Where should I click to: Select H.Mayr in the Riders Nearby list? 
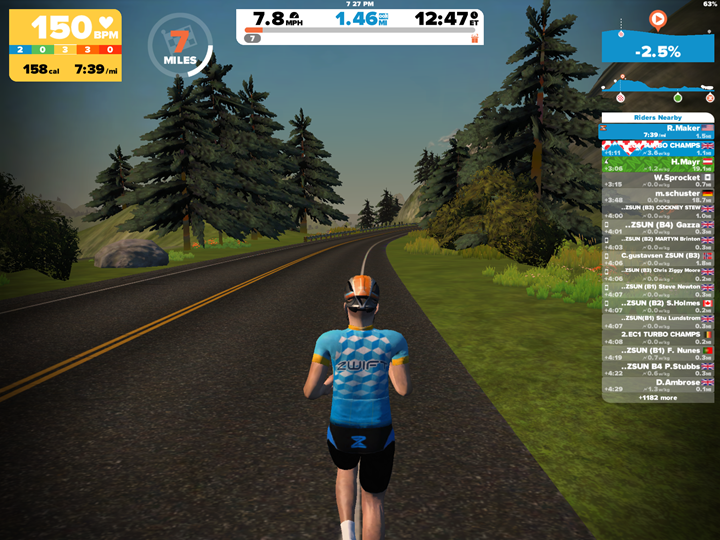pos(657,164)
